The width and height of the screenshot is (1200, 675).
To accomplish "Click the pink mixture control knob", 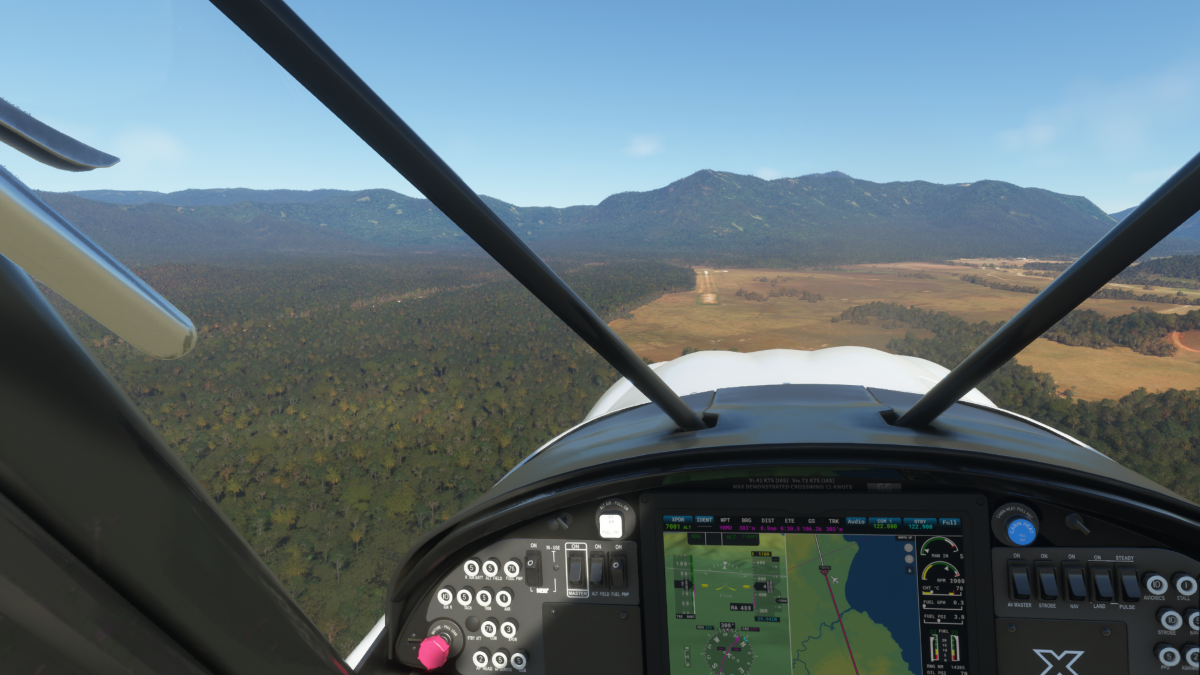I will 433,652.
